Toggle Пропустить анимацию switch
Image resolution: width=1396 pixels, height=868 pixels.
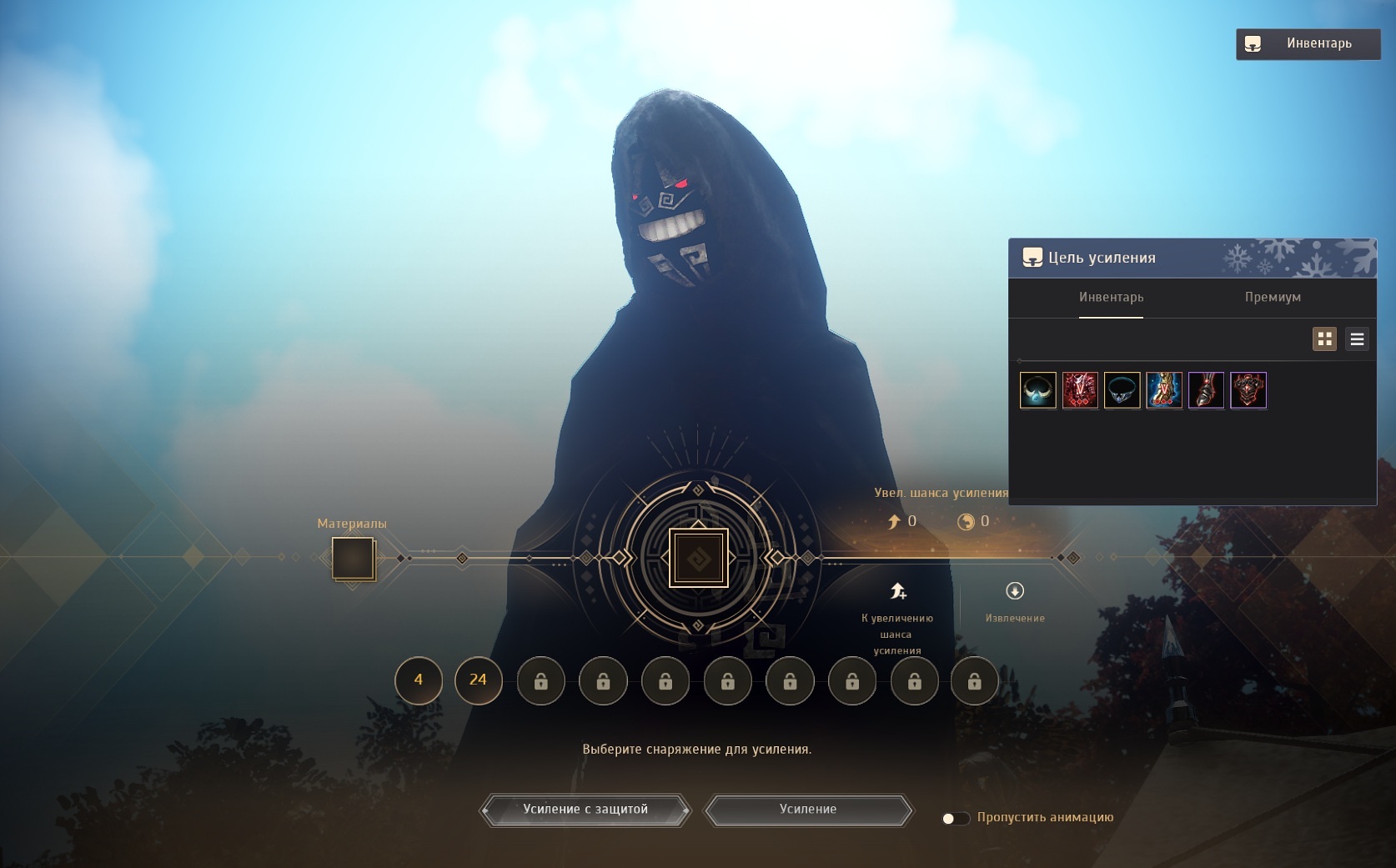pyautogui.click(x=956, y=819)
